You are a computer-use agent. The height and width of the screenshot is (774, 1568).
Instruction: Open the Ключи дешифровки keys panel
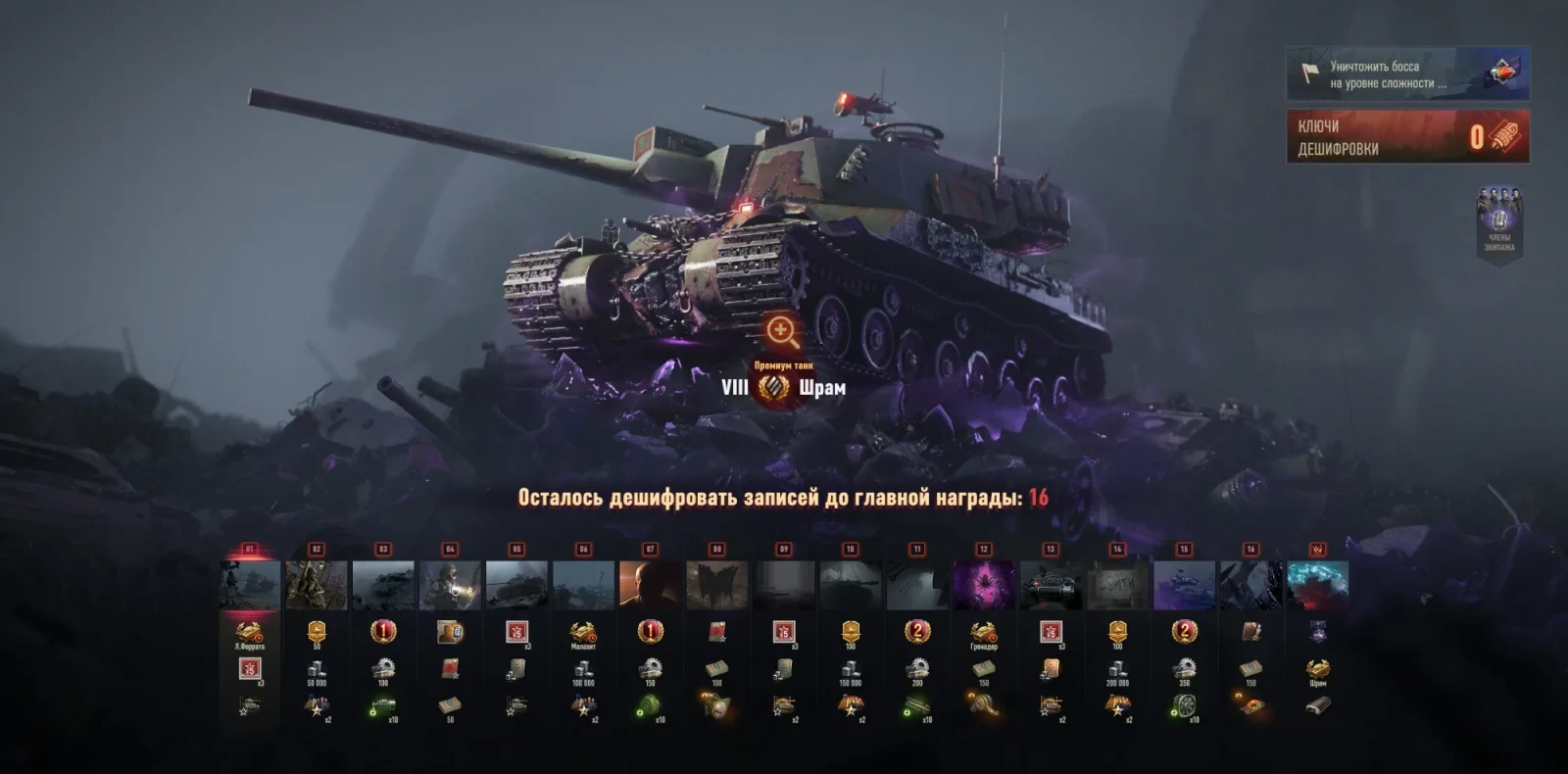coord(1407,137)
